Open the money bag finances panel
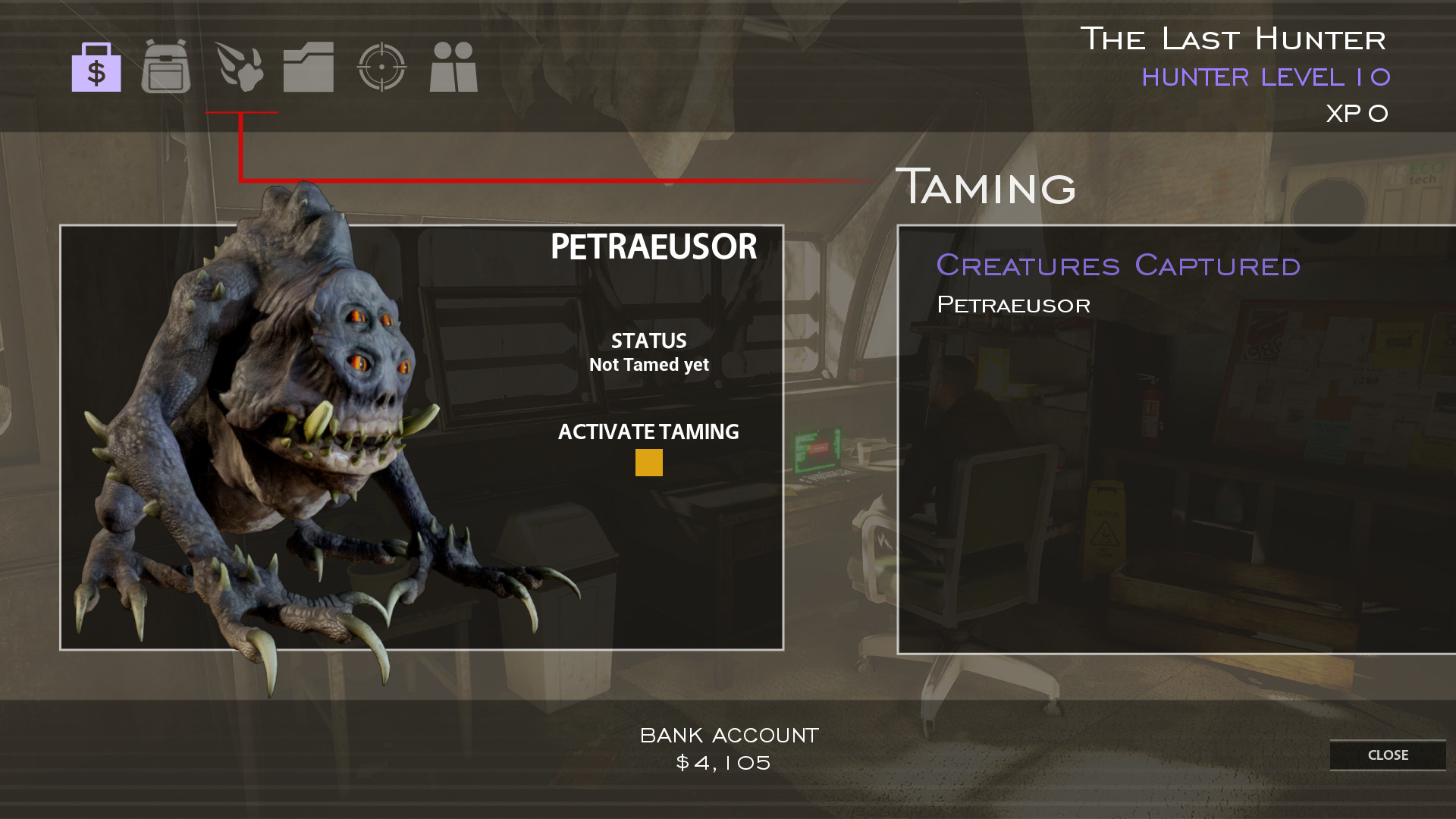 (x=96, y=69)
